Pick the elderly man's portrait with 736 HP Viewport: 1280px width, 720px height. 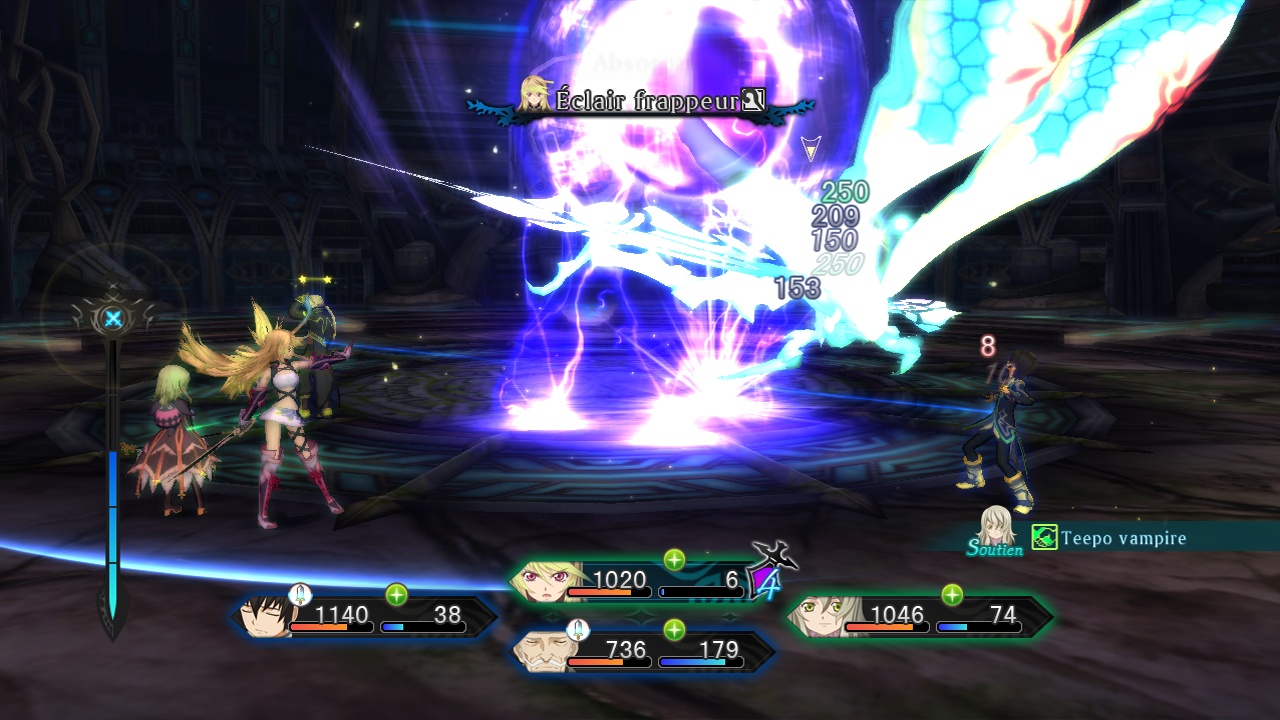point(541,652)
